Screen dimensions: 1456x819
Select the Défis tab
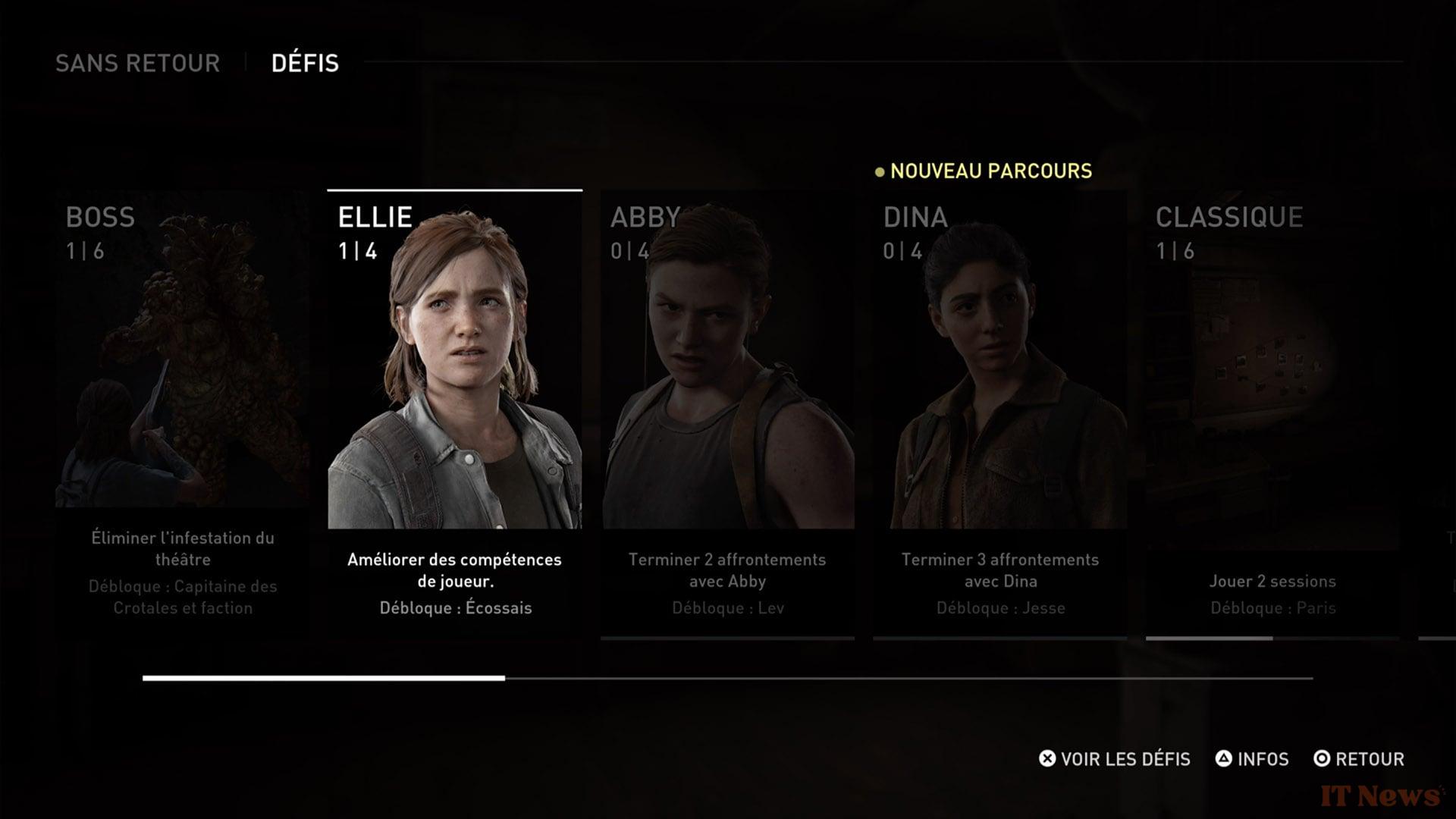305,63
